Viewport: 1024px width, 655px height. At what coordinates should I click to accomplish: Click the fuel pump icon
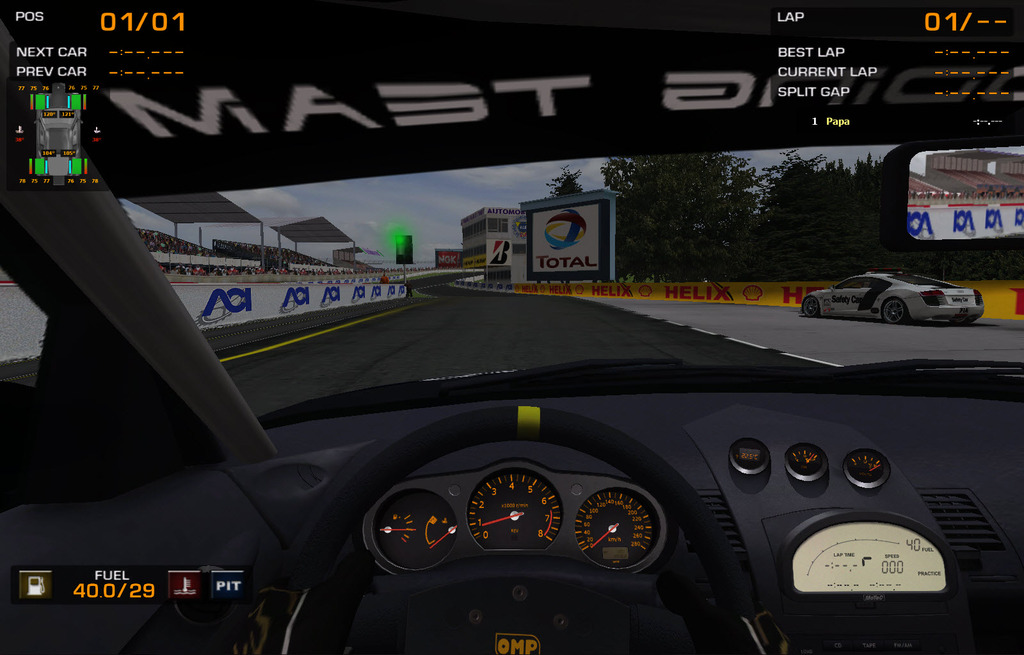click(x=35, y=585)
